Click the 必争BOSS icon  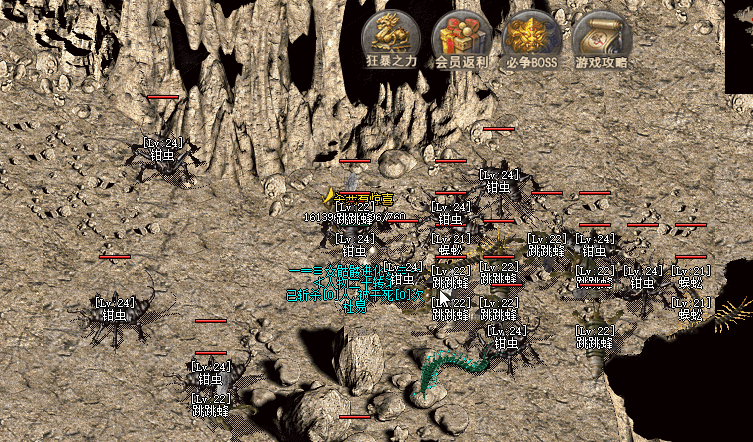[531, 36]
